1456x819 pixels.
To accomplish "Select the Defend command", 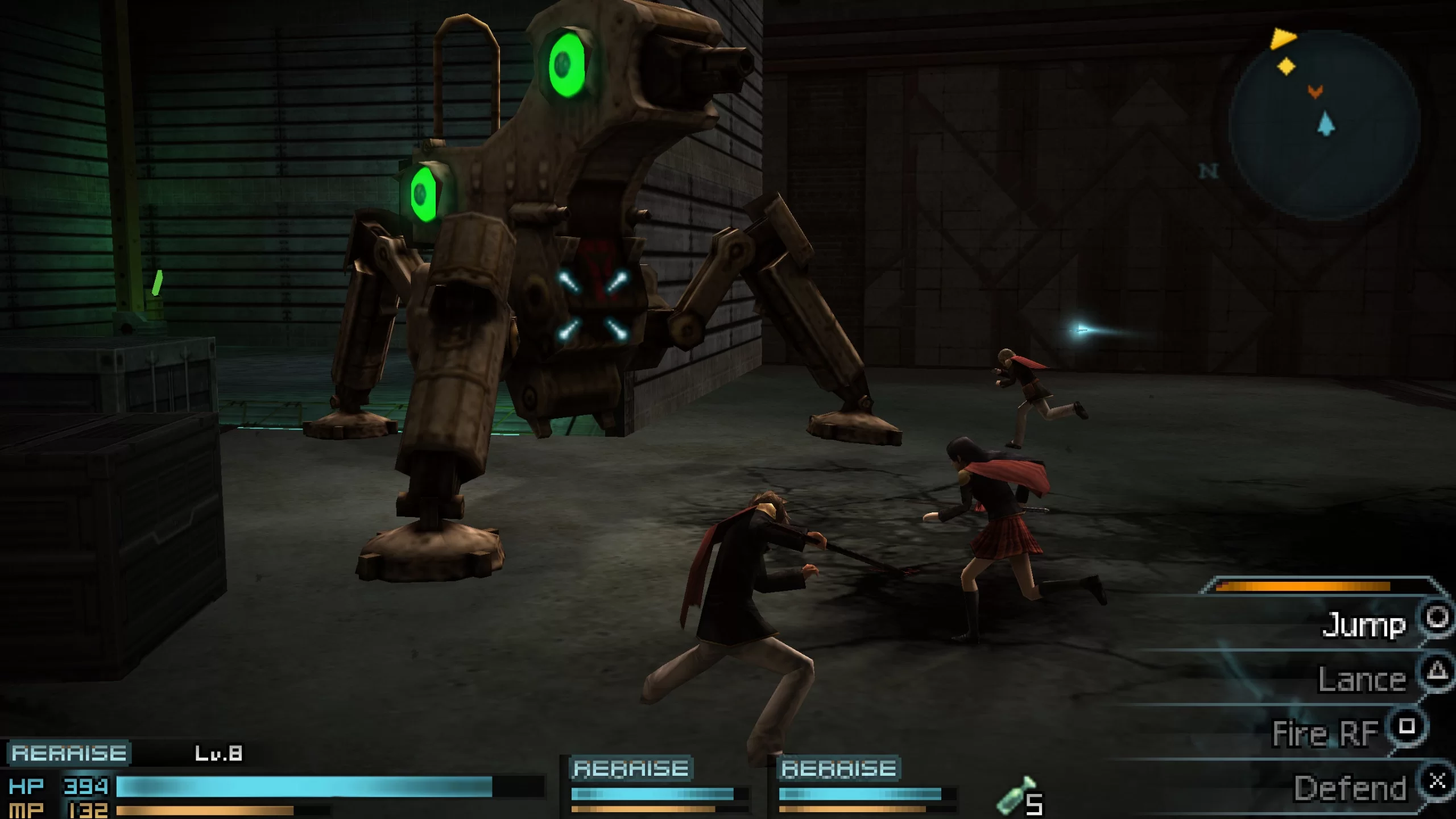I will pyautogui.click(x=1350, y=788).
